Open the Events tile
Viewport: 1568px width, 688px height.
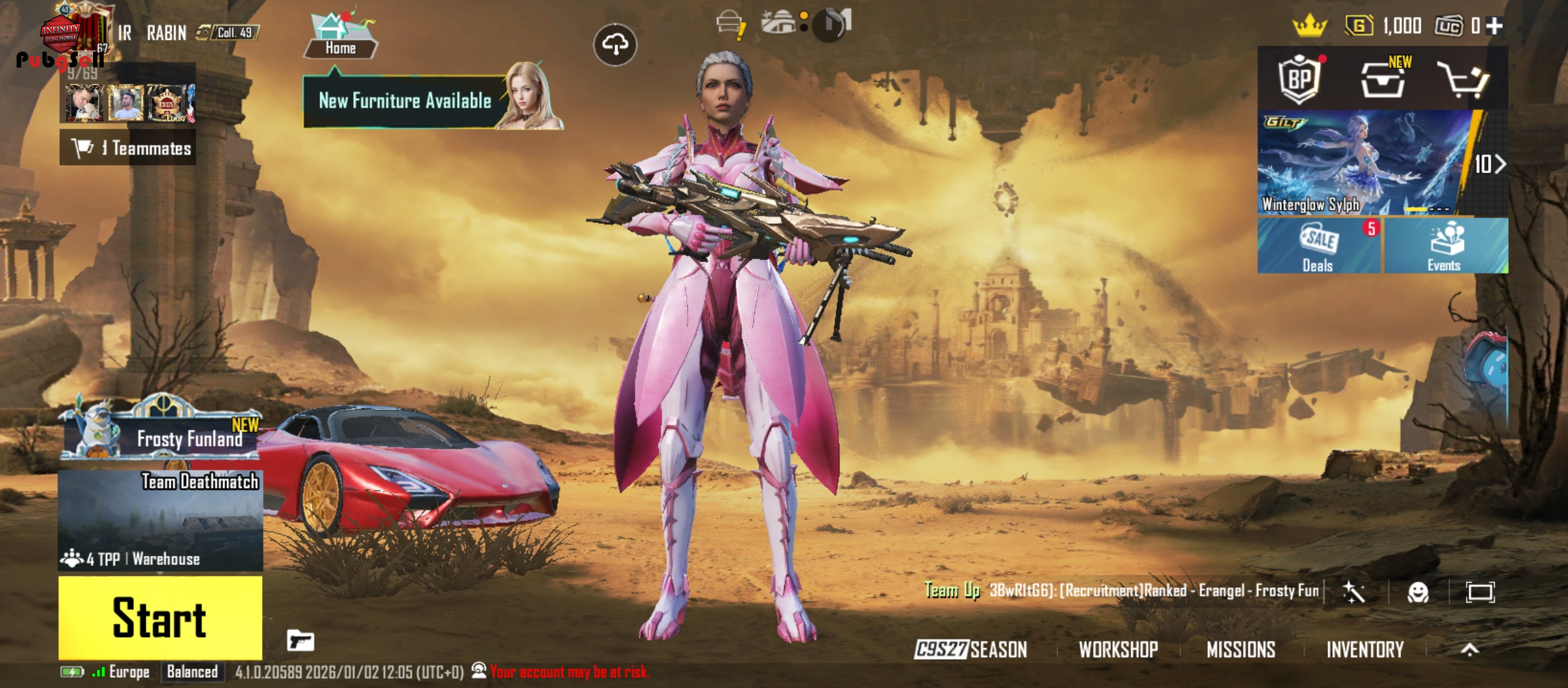click(x=1444, y=246)
